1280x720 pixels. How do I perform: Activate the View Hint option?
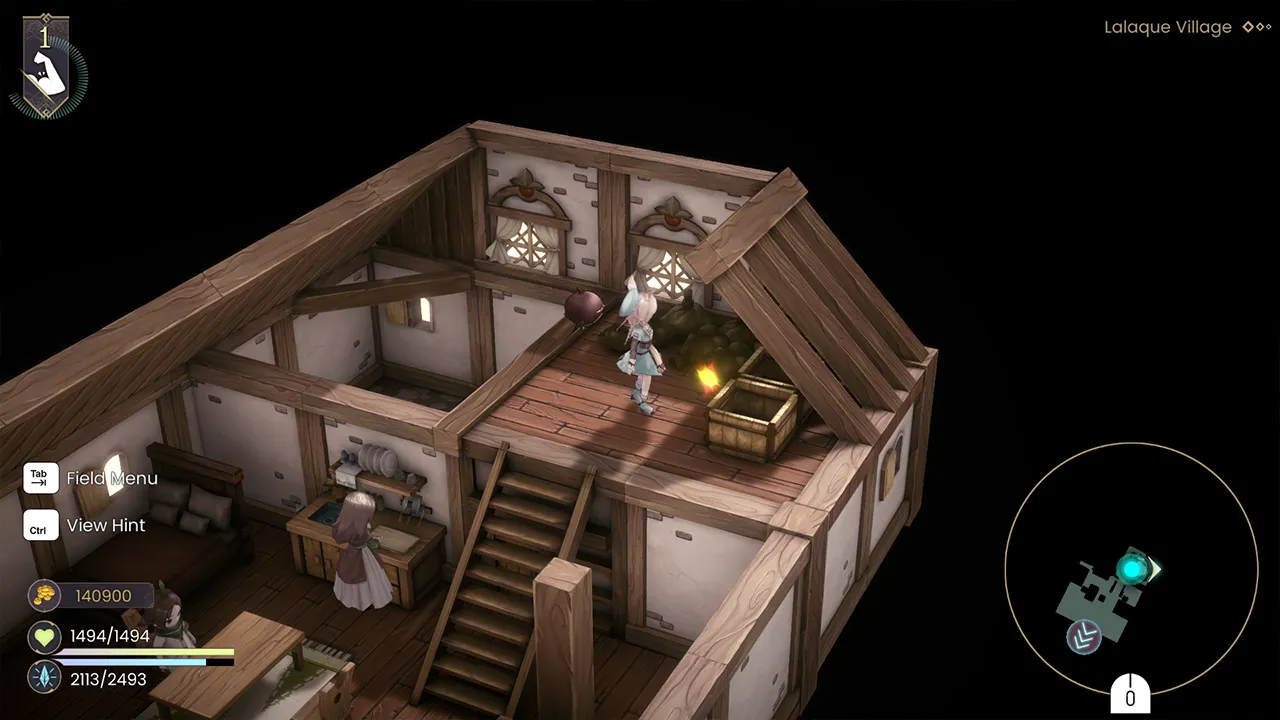pyautogui.click(x=105, y=525)
